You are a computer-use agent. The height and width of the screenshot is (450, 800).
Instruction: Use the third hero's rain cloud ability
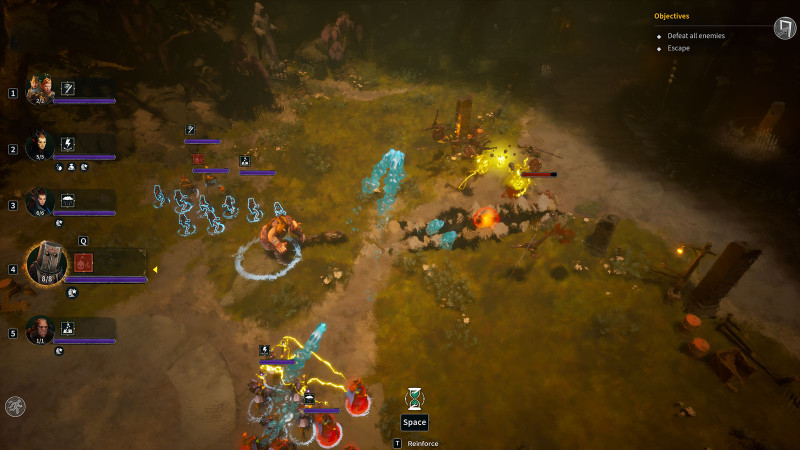[x=68, y=200]
